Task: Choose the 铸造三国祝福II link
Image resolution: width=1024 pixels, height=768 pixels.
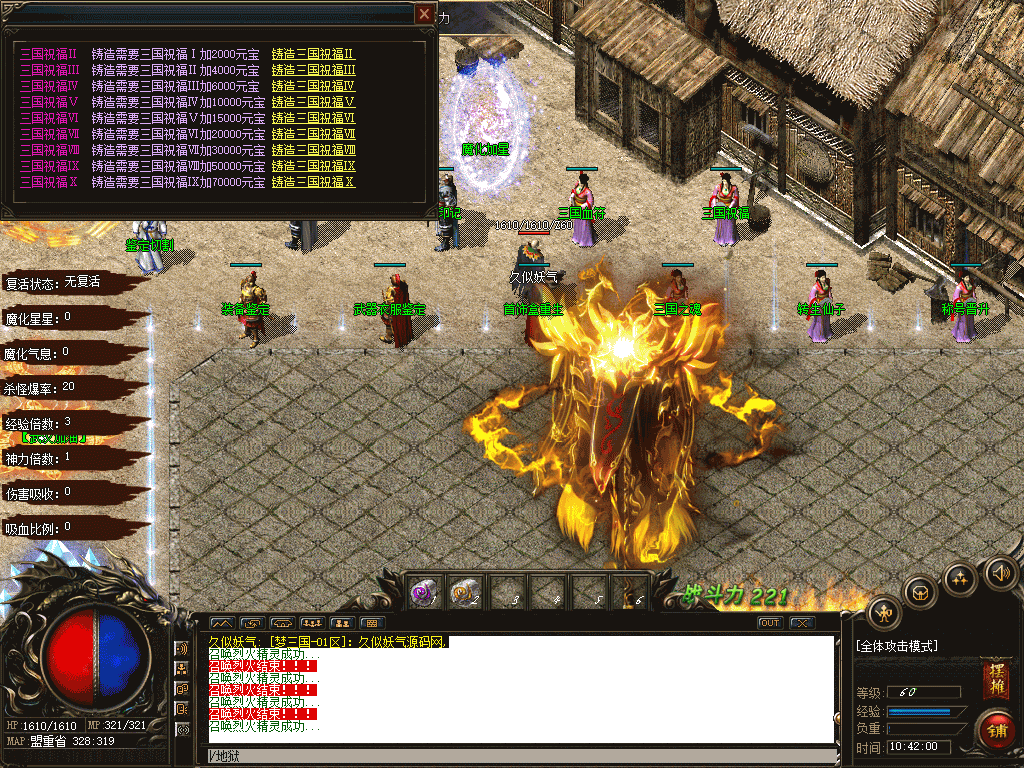Action: (313, 54)
